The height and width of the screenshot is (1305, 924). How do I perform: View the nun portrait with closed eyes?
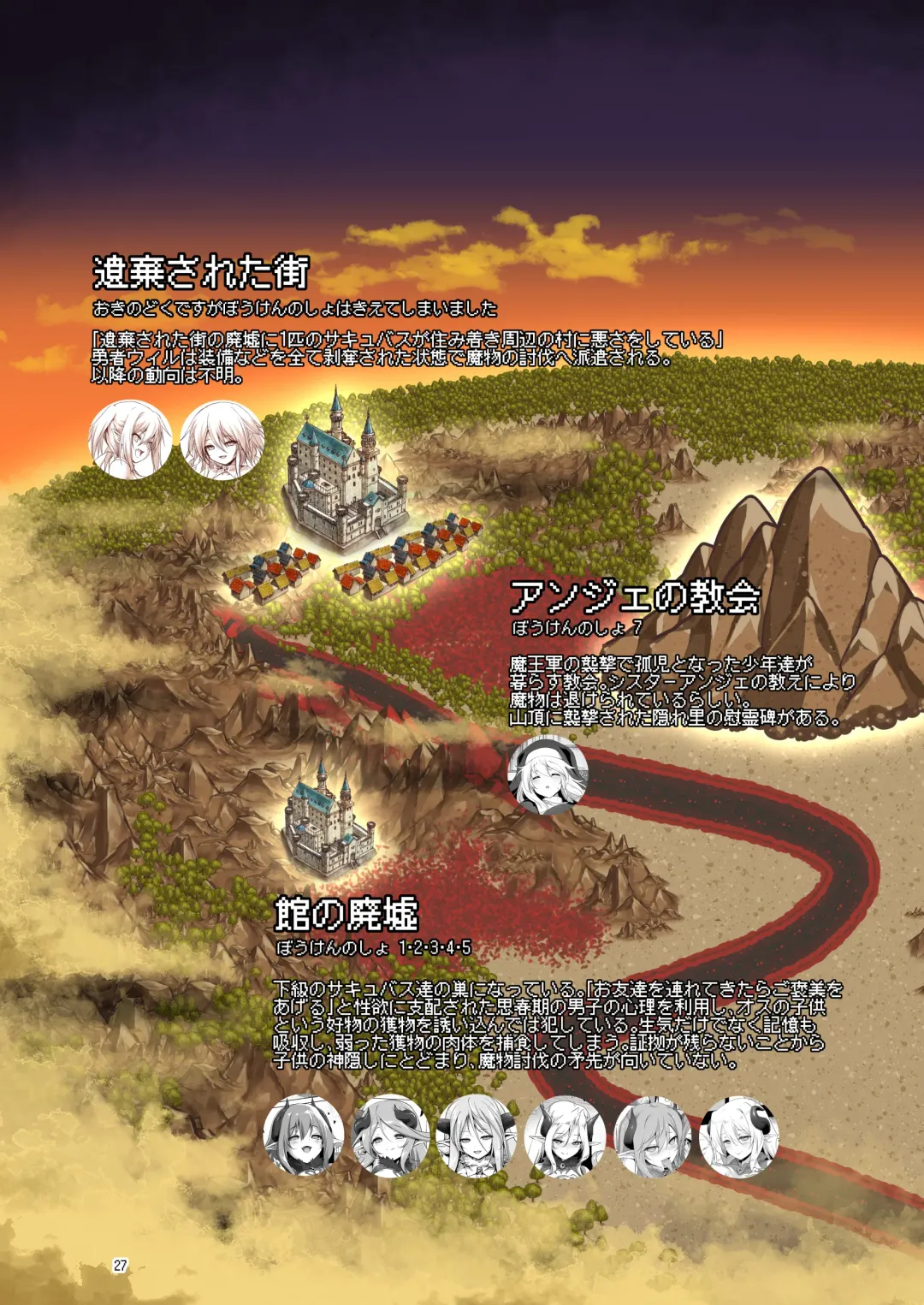(548, 774)
